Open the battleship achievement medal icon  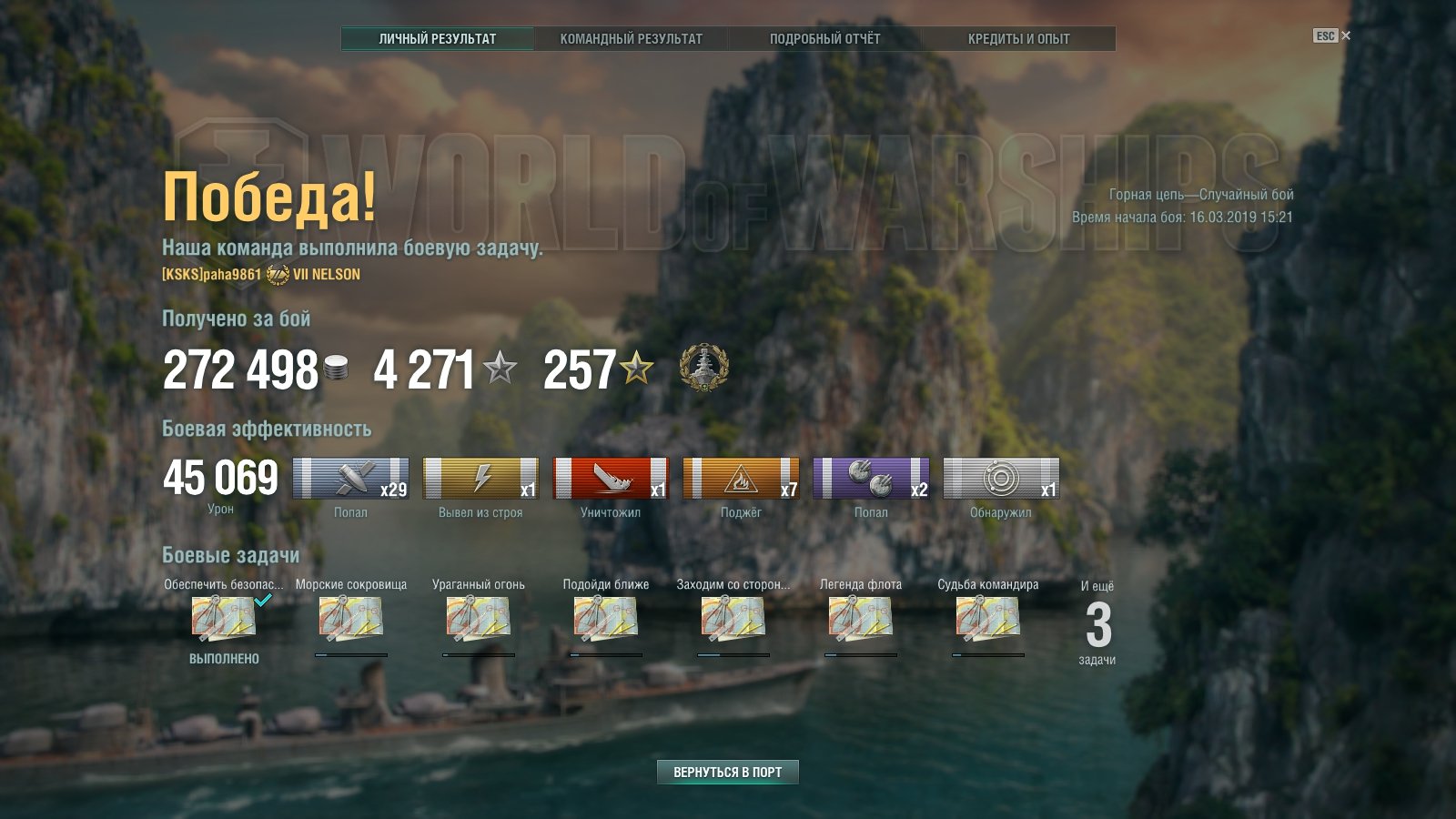(703, 369)
